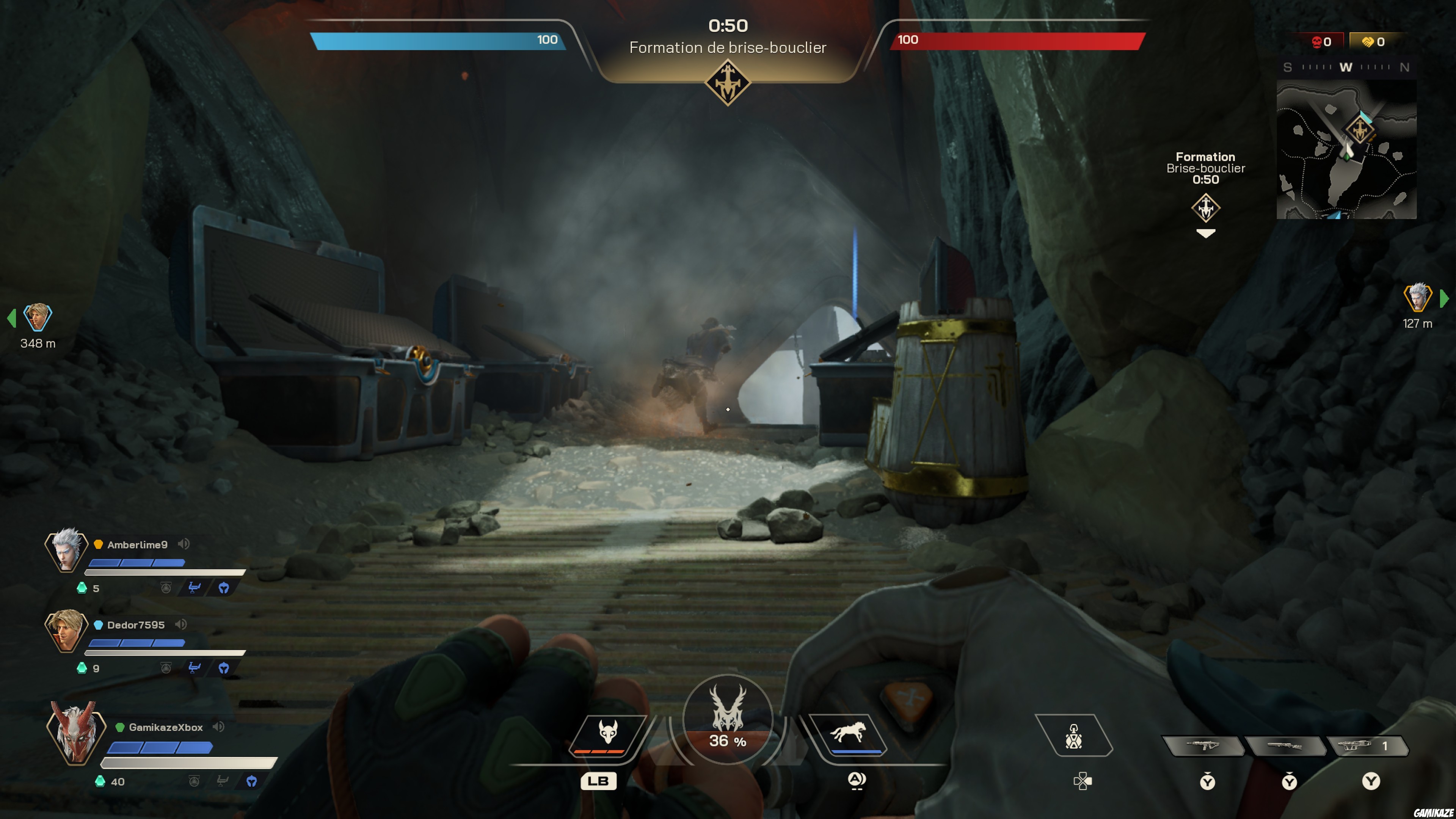Choose Dedor7595's teammate portrait
This screenshot has width=1456, height=819.
tap(66, 630)
